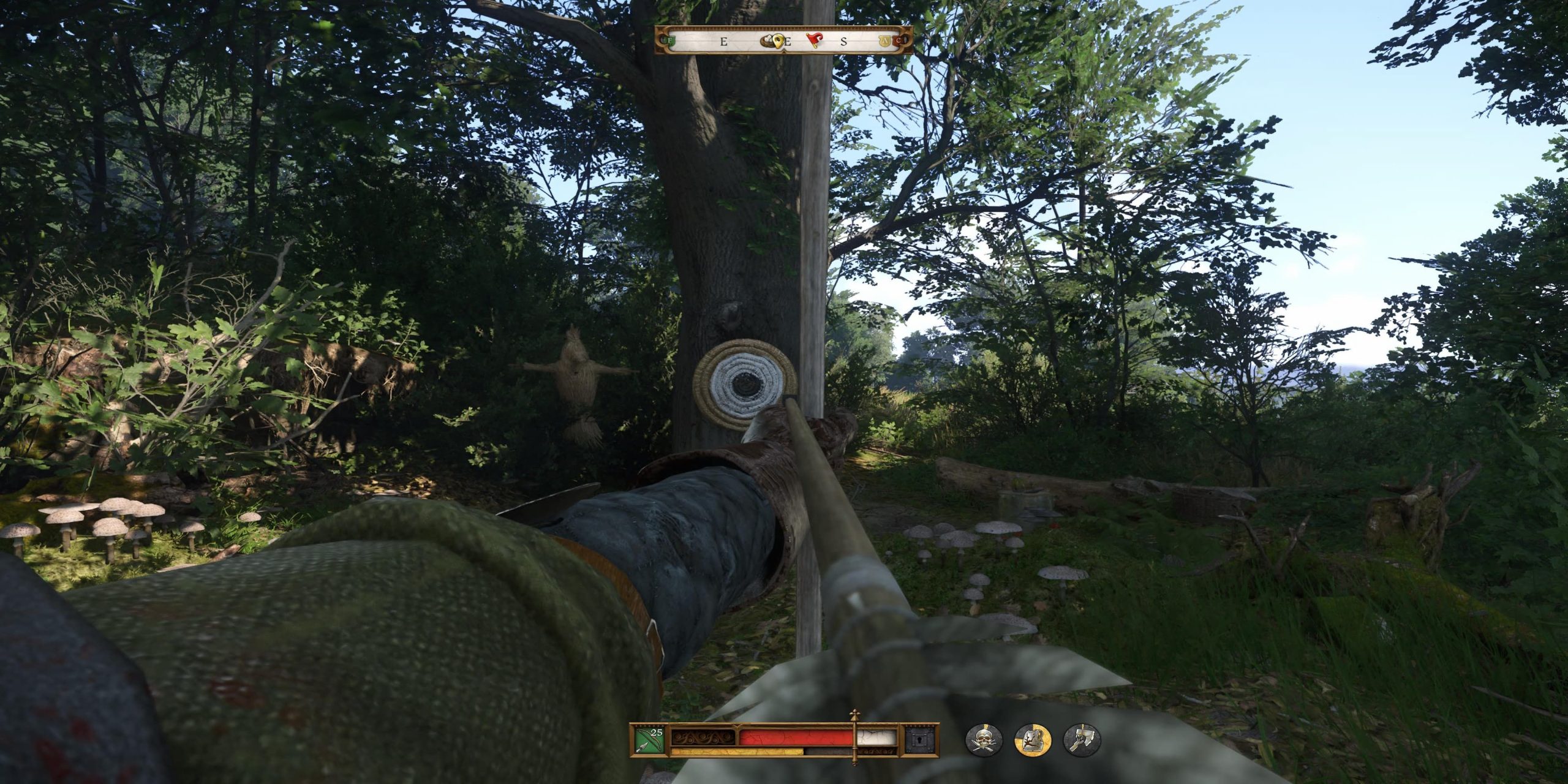View the rightmost grey status icon
1568x784 pixels.
pyautogui.click(x=1082, y=741)
